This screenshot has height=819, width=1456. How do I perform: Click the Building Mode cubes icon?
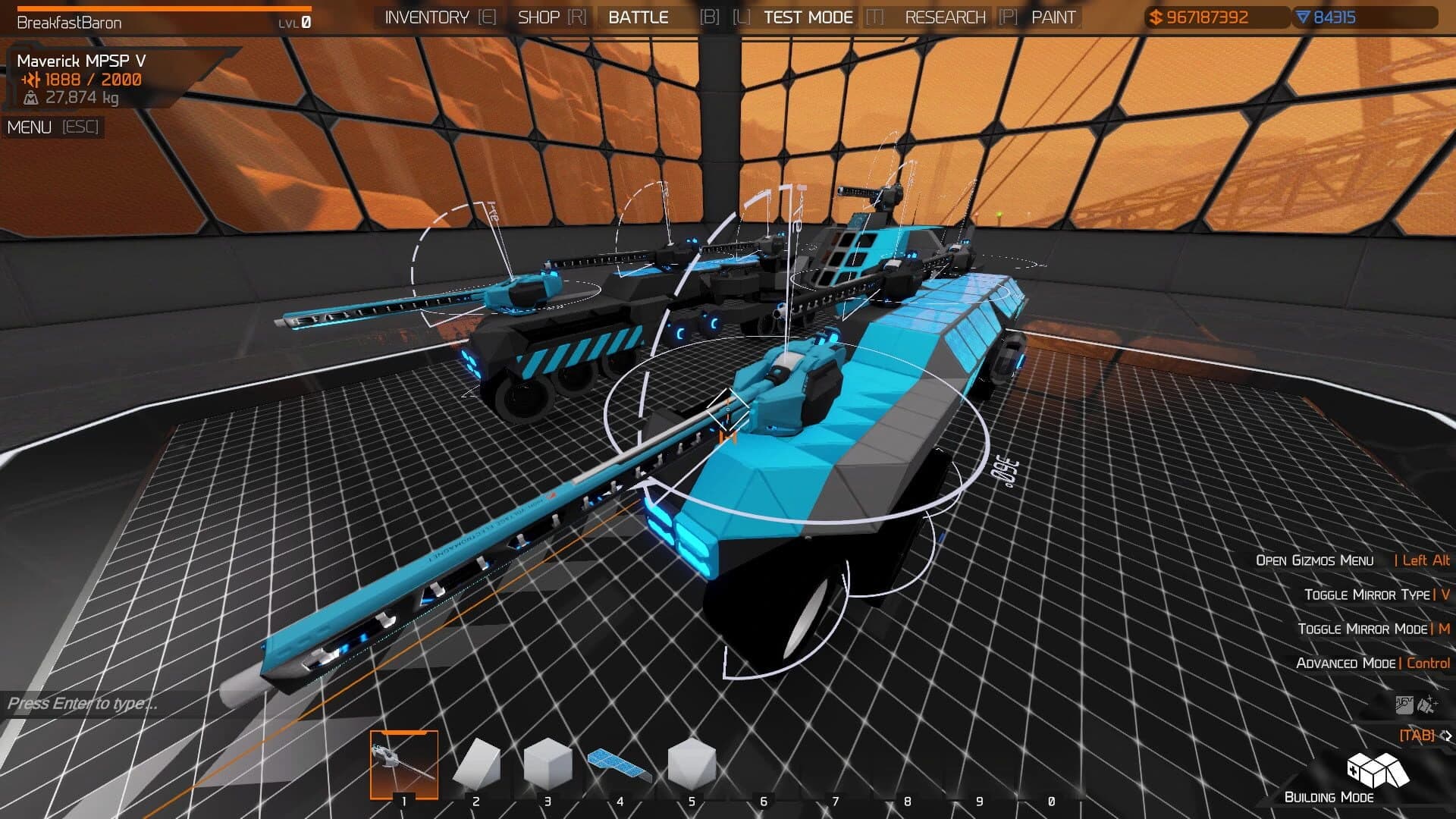tap(1380, 771)
